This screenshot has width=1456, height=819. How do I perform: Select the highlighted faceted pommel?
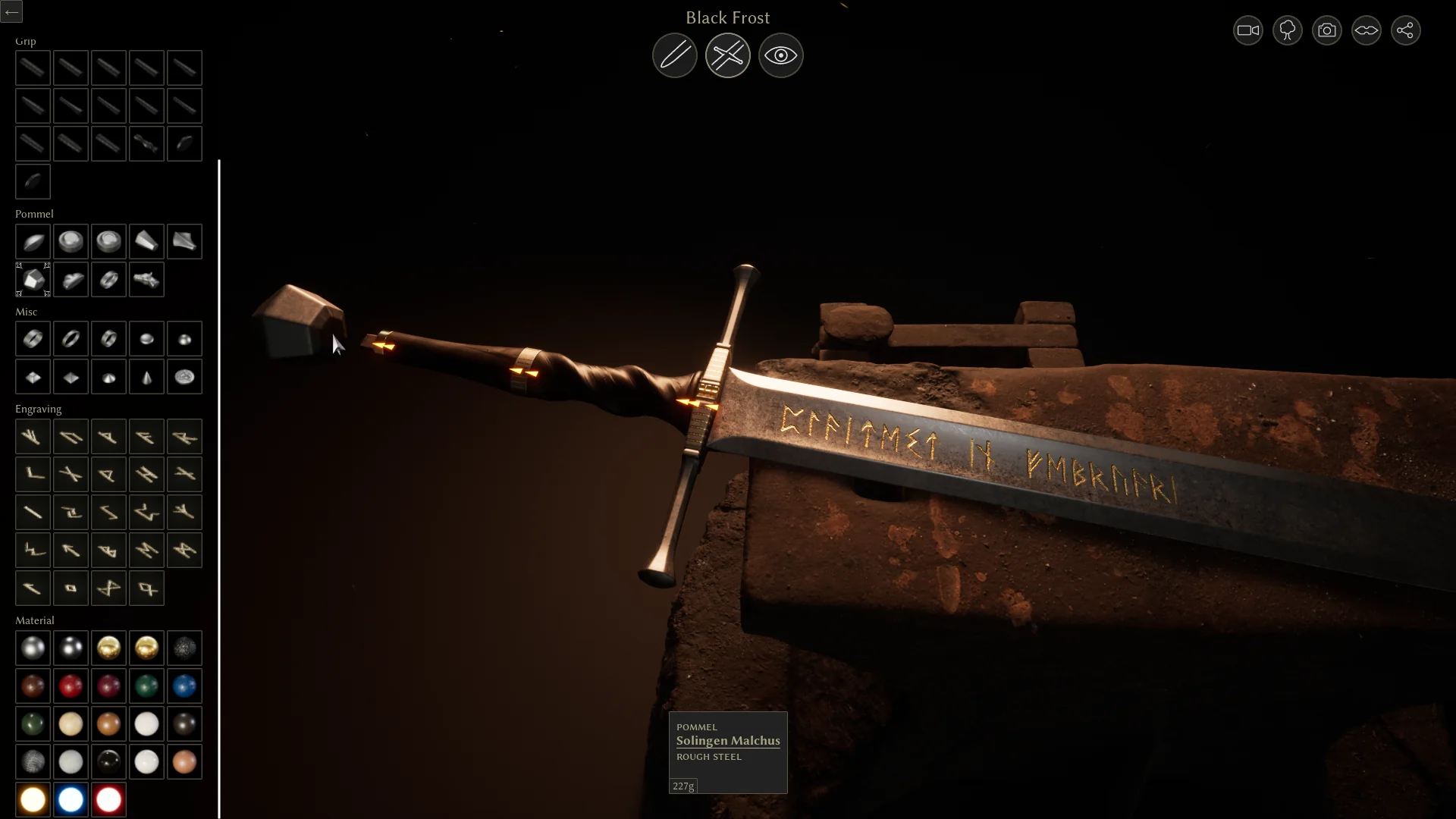[x=33, y=280]
